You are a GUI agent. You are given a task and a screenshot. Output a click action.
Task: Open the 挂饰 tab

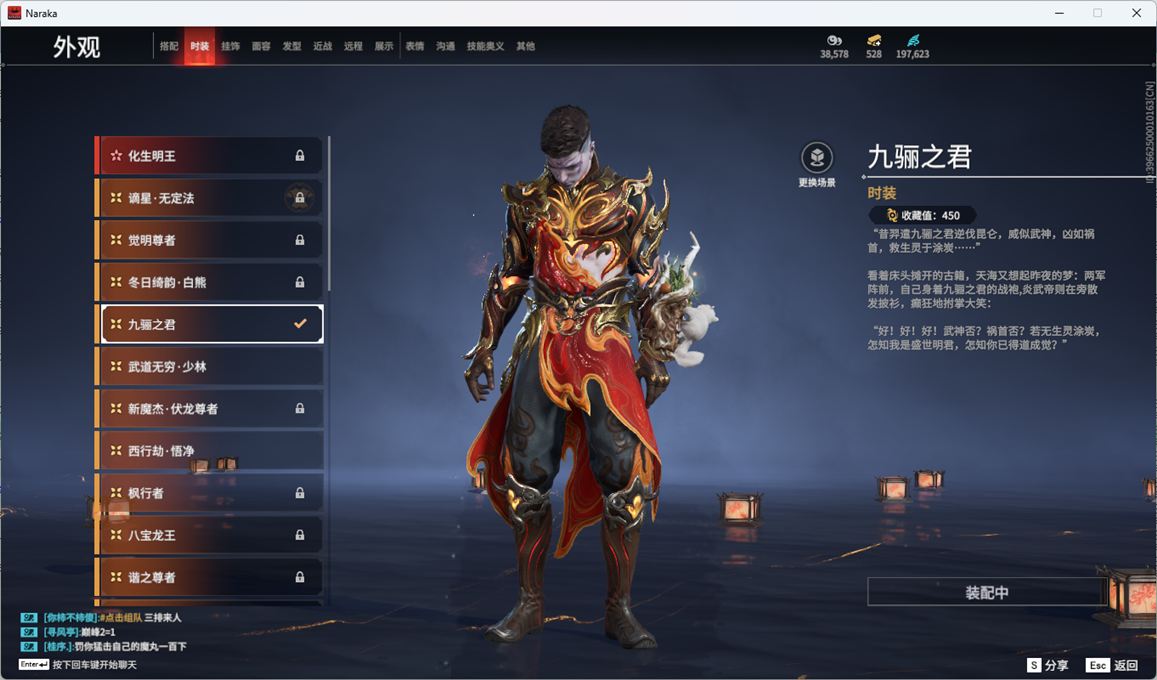230,46
